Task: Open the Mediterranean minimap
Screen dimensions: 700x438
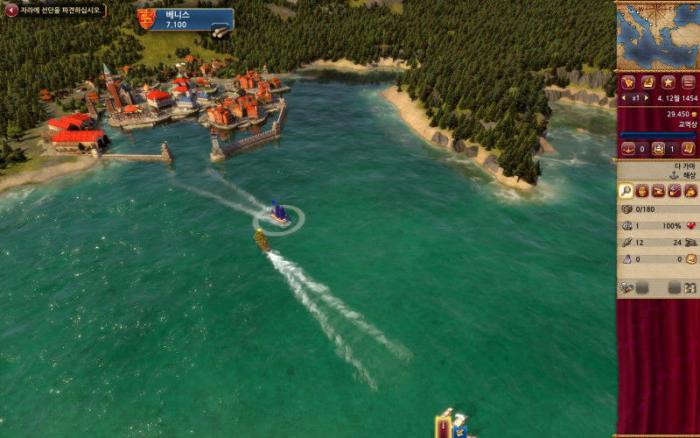Action: tap(657, 36)
